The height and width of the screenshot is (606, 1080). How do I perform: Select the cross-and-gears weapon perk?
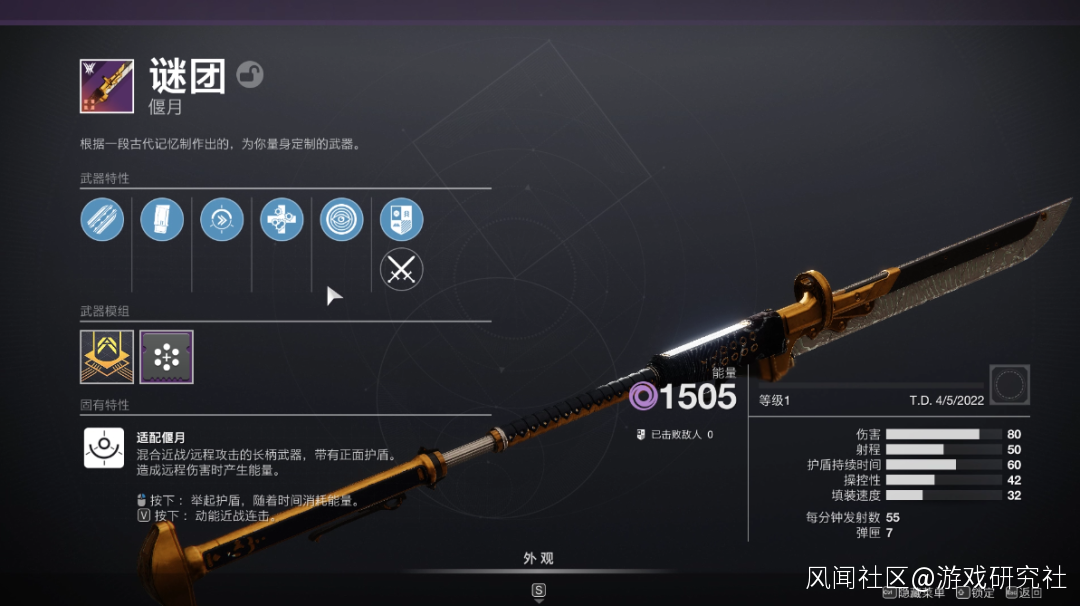tap(282, 220)
